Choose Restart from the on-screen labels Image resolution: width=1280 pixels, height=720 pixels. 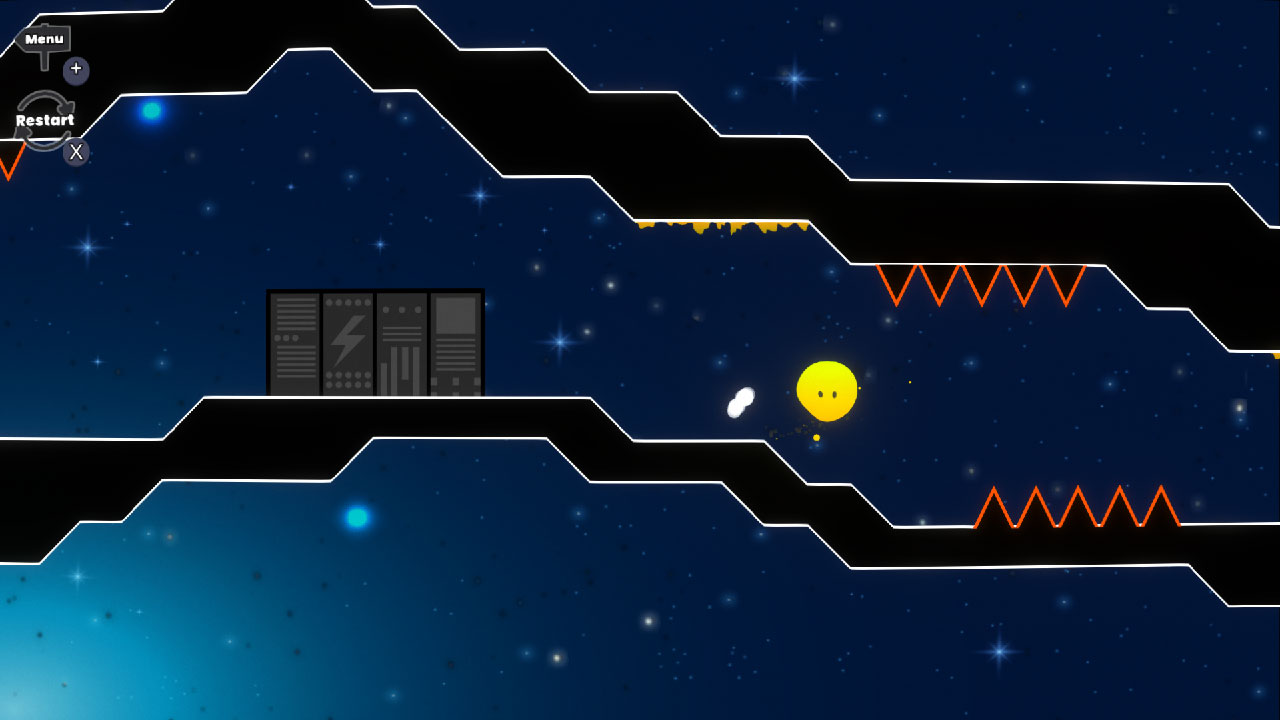[x=44, y=119]
